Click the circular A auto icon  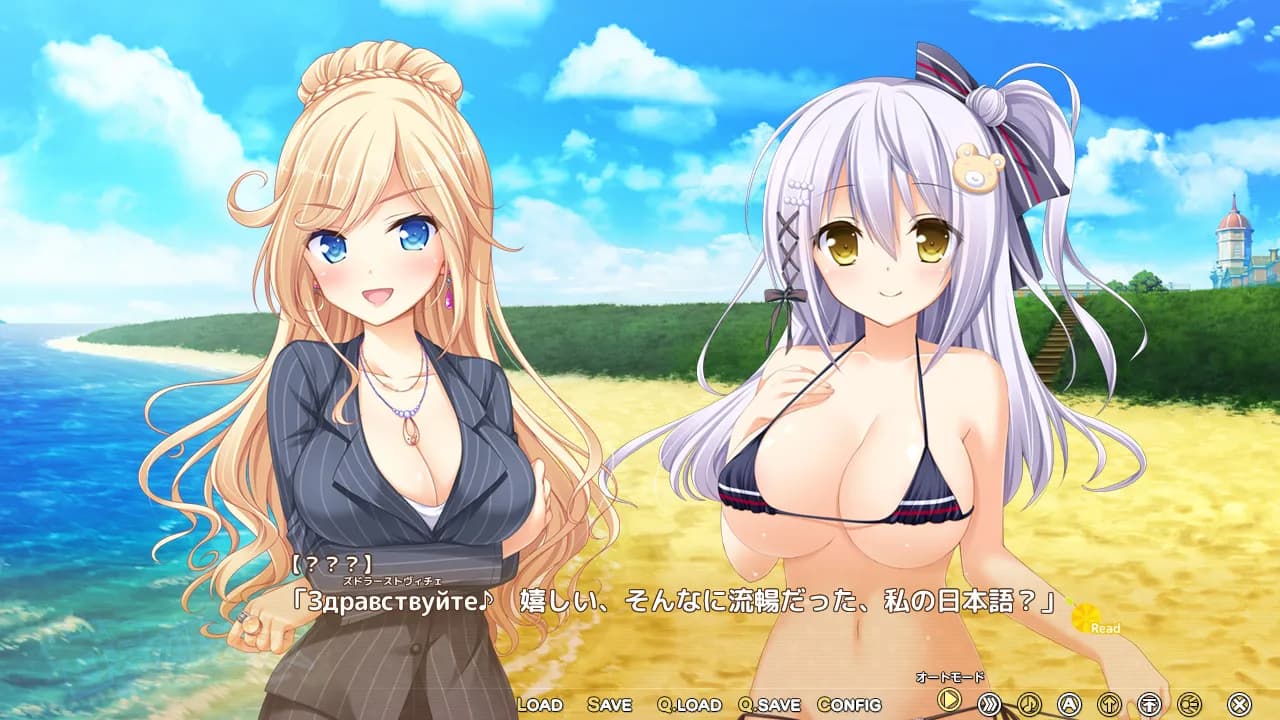coord(1069,703)
